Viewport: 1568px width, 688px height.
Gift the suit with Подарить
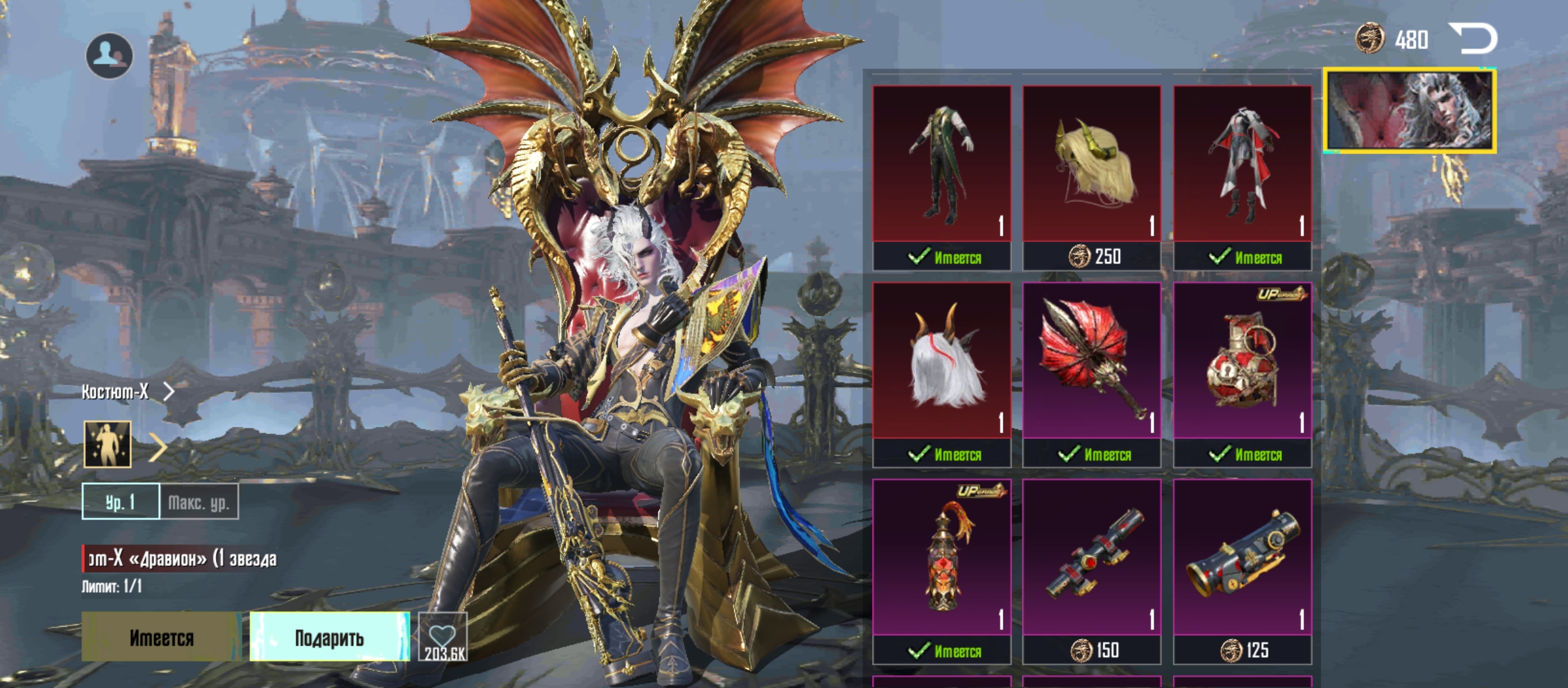[330, 637]
